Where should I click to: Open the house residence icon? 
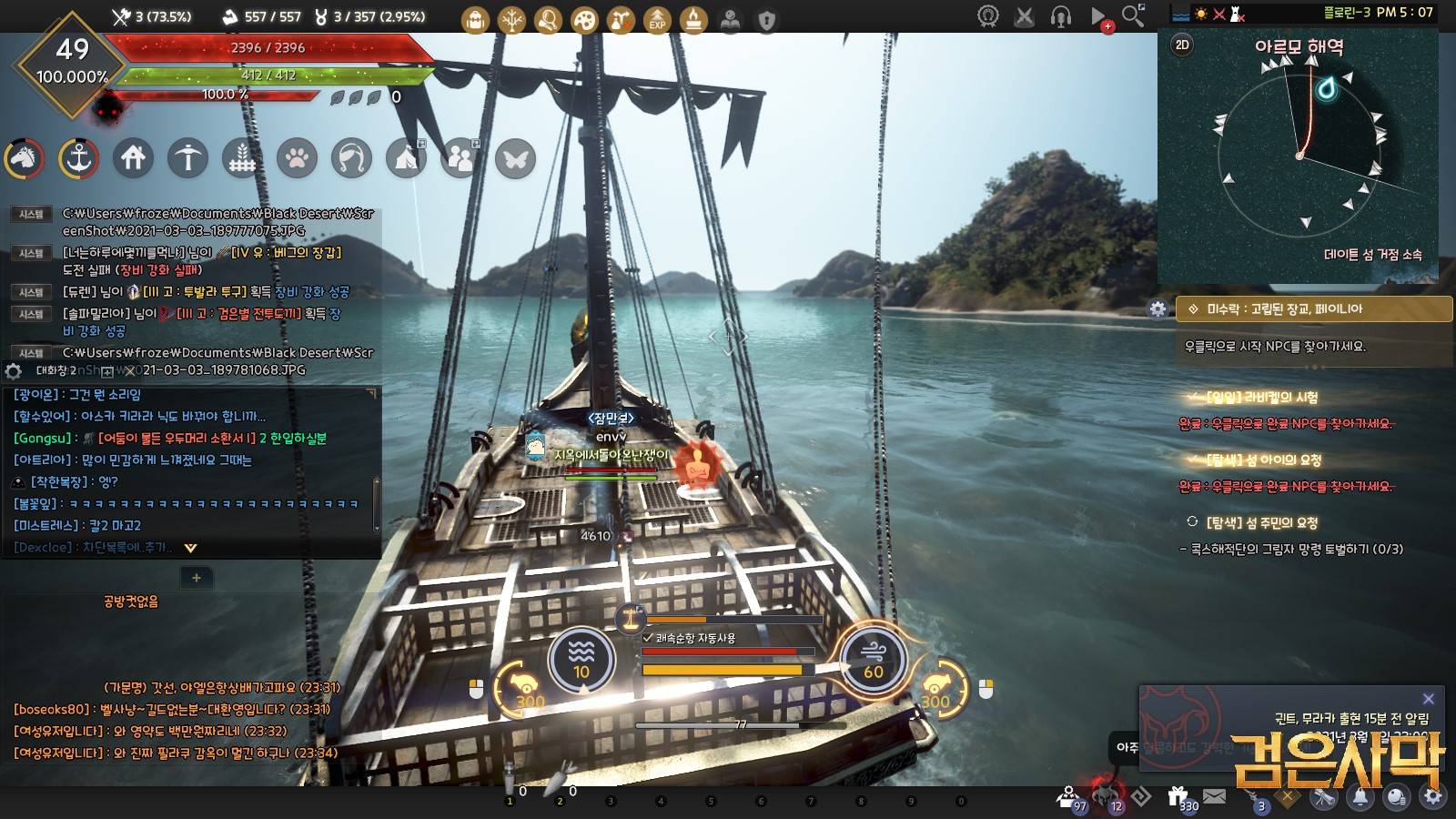[133, 158]
